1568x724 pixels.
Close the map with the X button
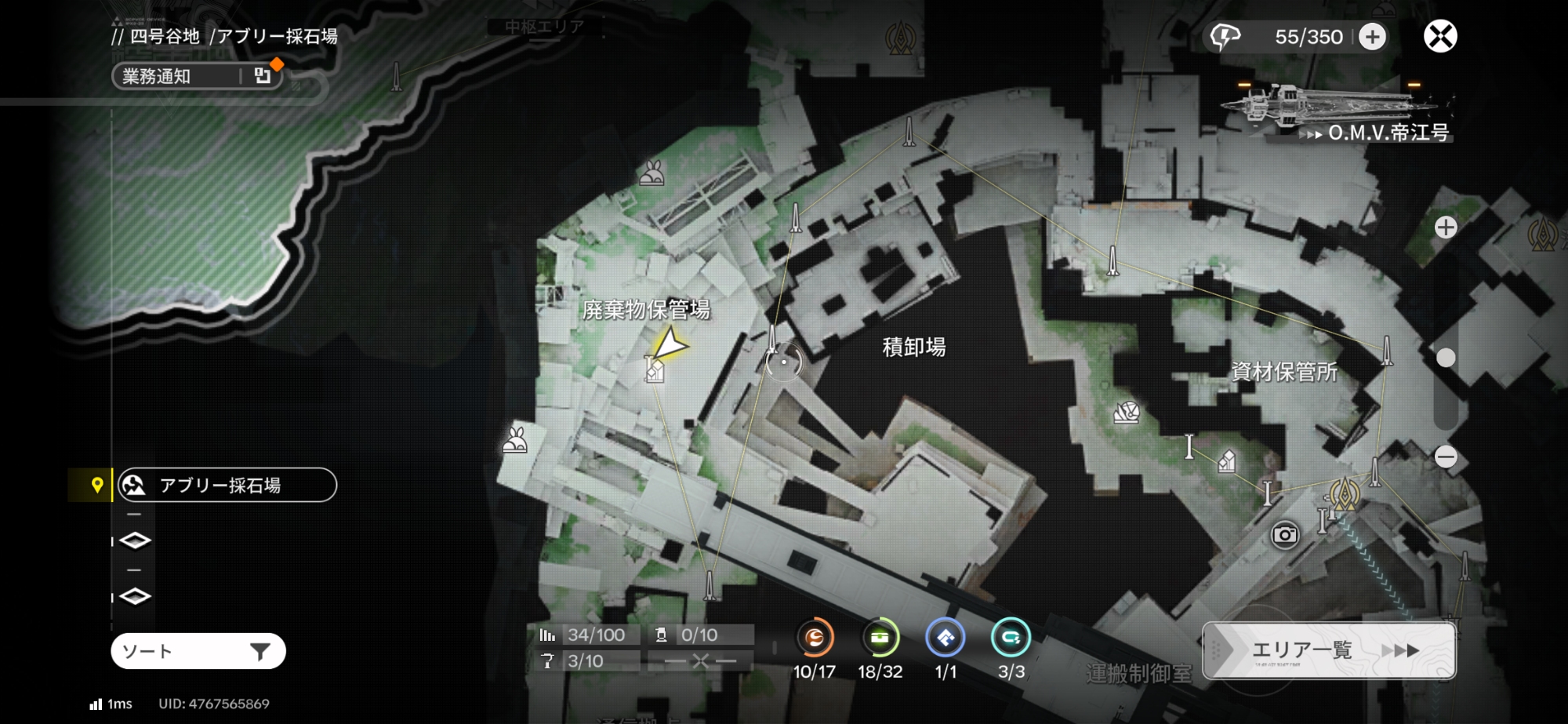(x=1440, y=36)
